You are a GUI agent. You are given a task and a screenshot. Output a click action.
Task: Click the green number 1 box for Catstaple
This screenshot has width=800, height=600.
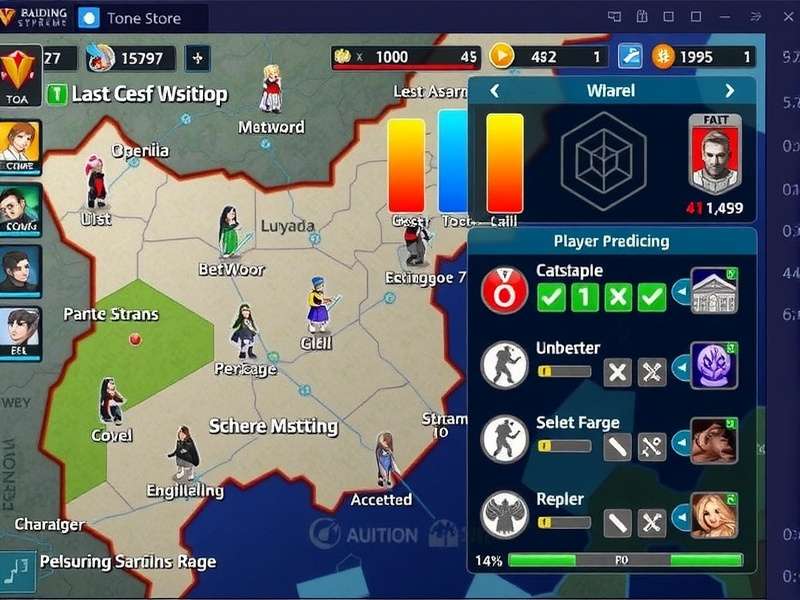pos(585,297)
